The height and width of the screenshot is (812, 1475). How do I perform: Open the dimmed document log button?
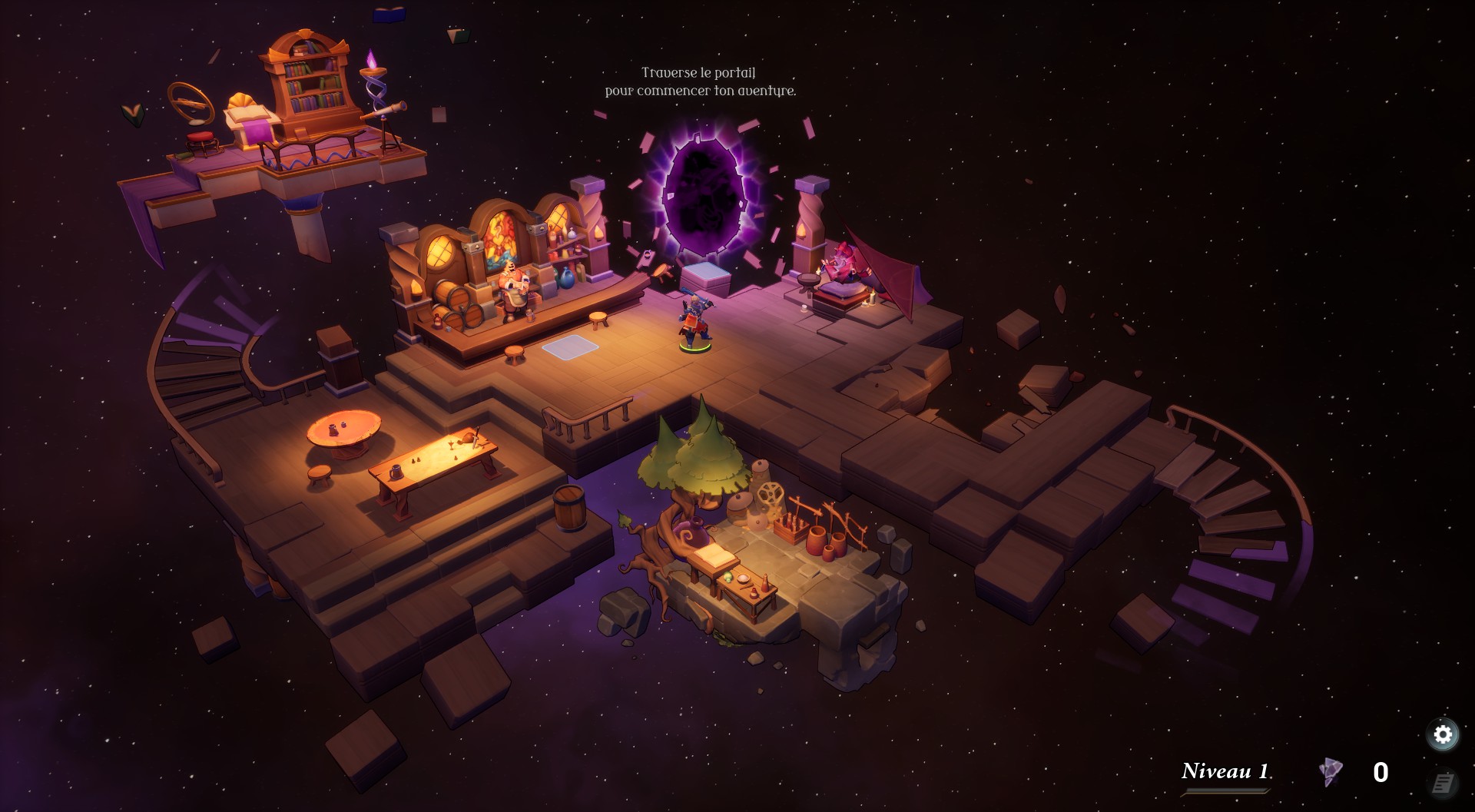[1443, 784]
